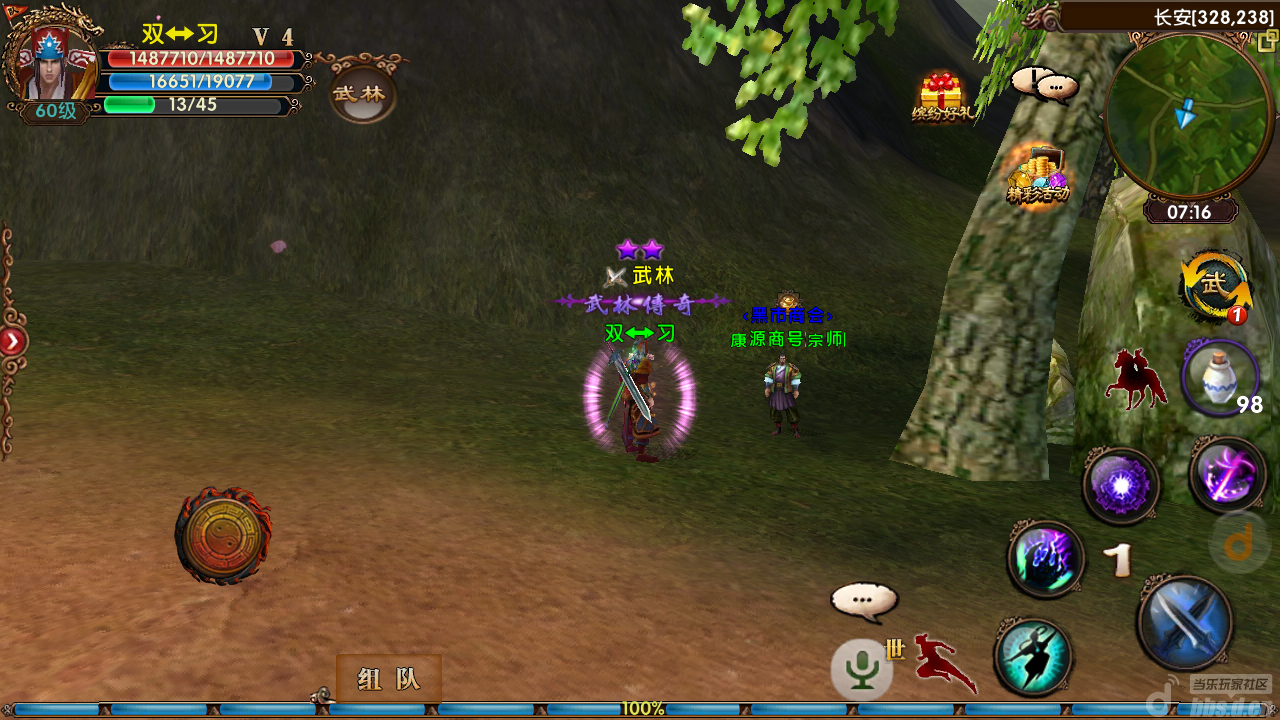Activate the purple orb skill

click(x=1121, y=486)
